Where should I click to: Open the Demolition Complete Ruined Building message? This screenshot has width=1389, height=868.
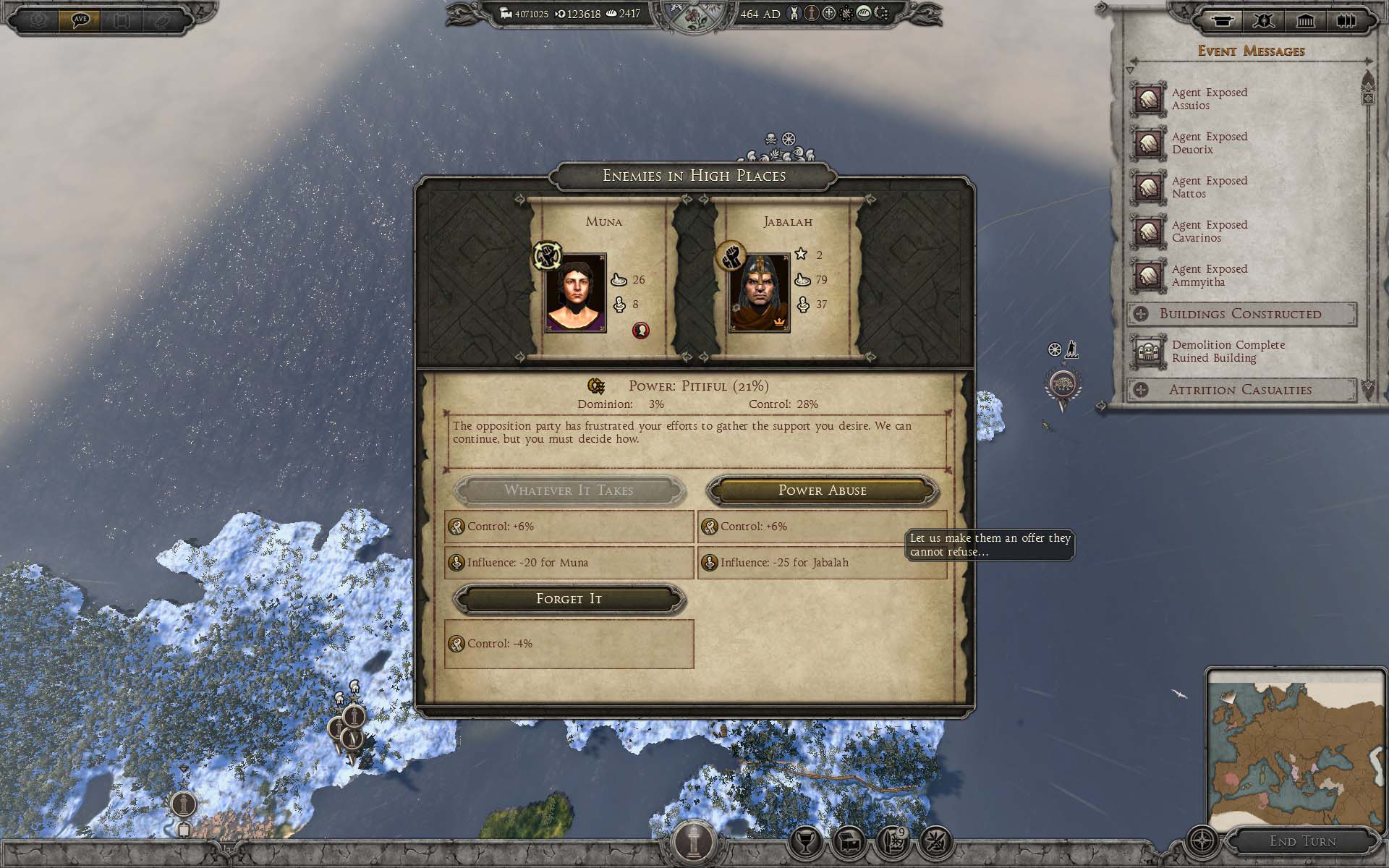coord(1227,352)
